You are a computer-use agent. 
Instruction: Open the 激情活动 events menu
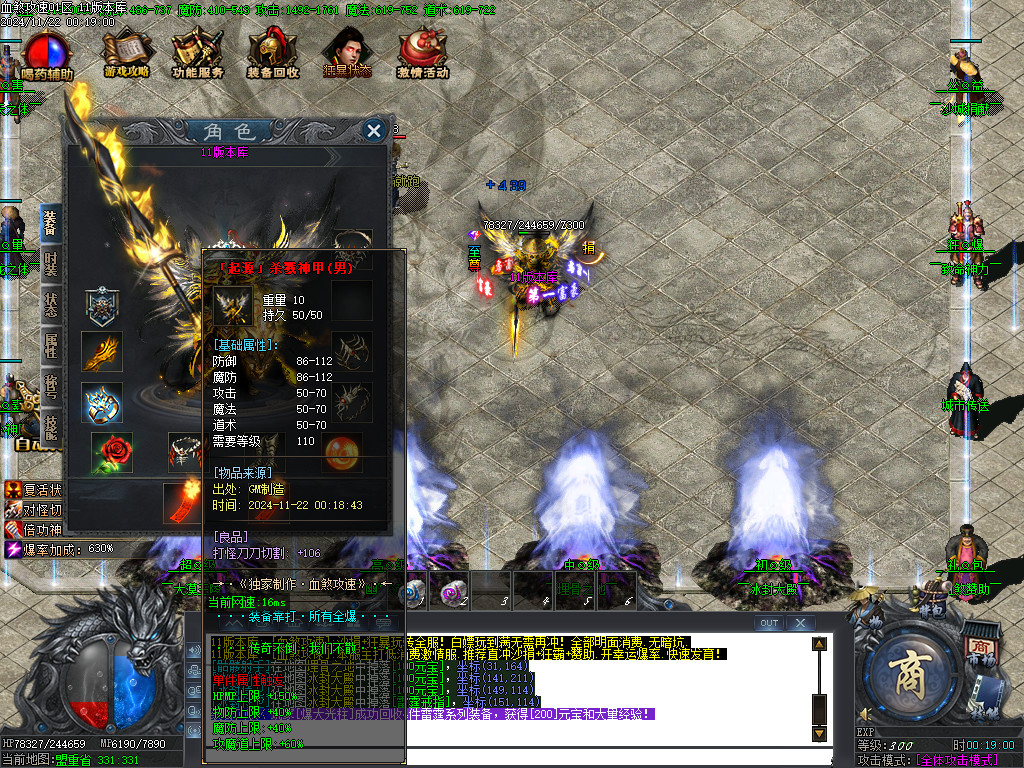[x=423, y=53]
